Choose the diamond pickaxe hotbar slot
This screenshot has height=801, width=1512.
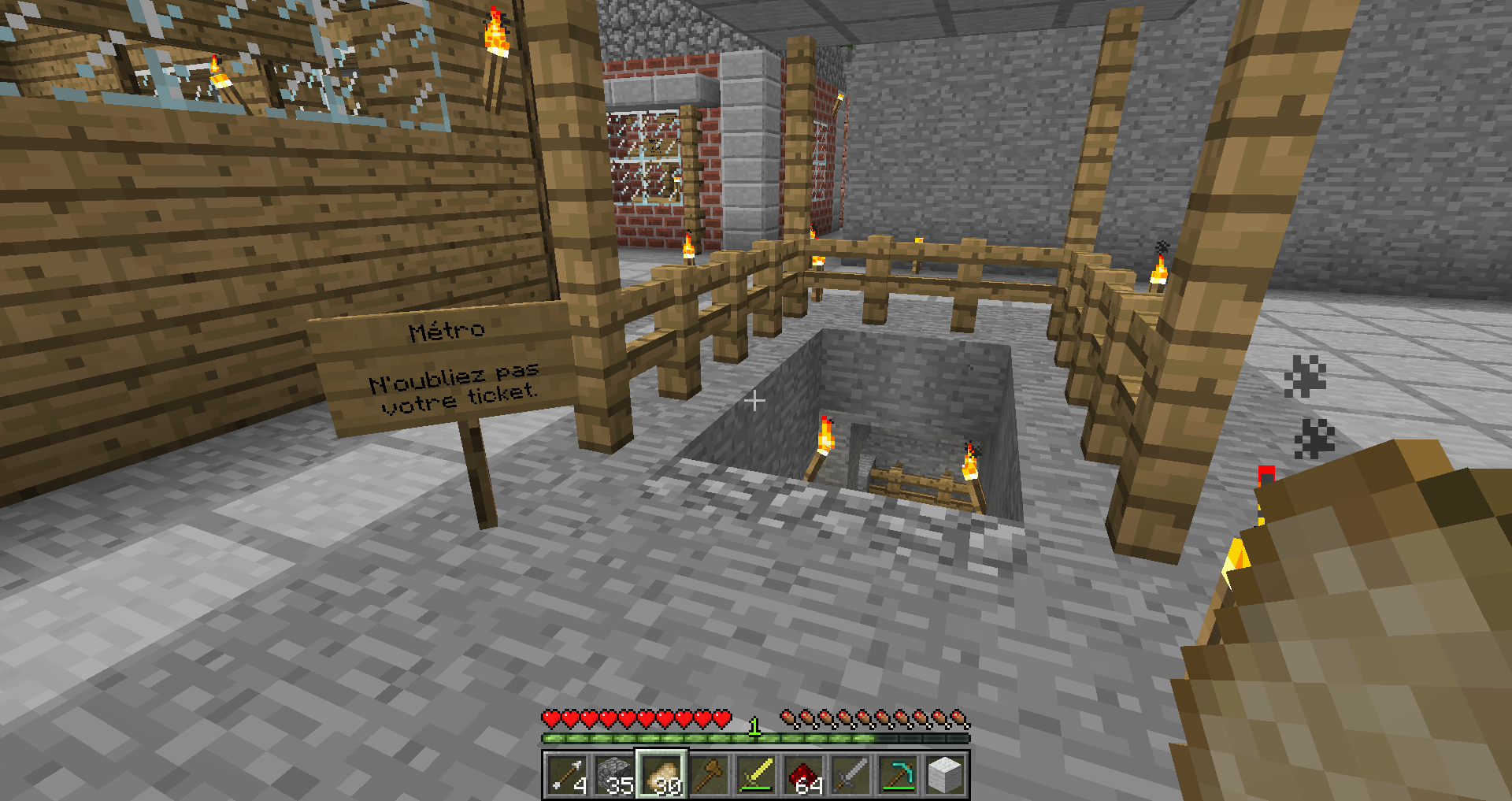pyautogui.click(x=898, y=775)
